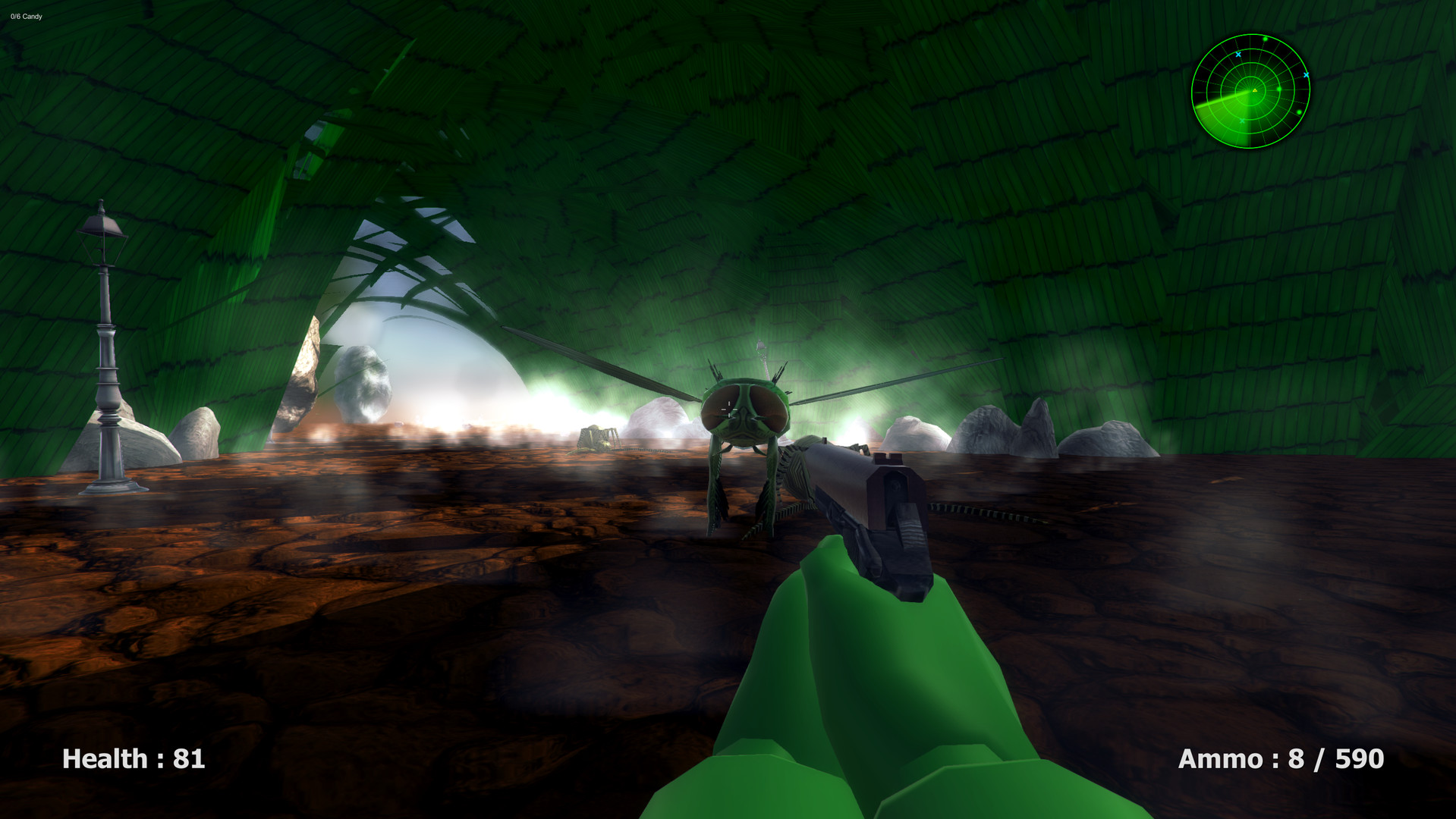Click the Ammo : 8 / 590 readout

coord(1282,758)
